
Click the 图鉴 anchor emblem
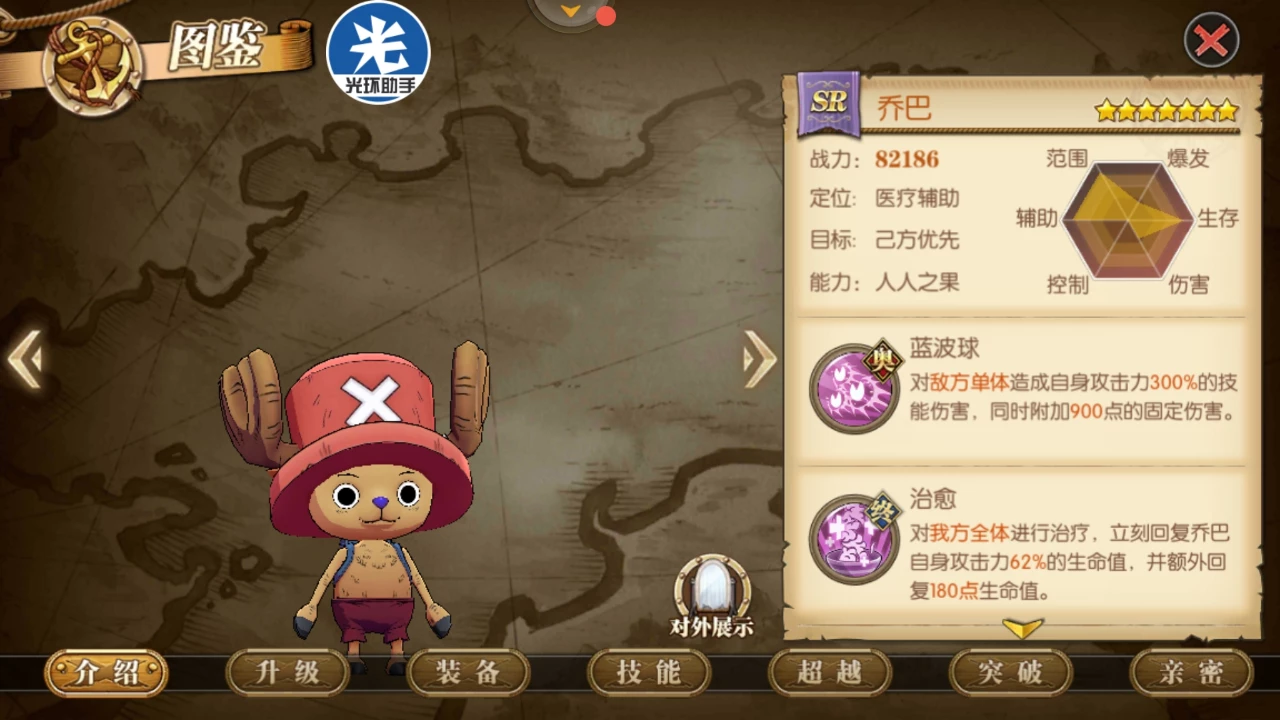93,64
